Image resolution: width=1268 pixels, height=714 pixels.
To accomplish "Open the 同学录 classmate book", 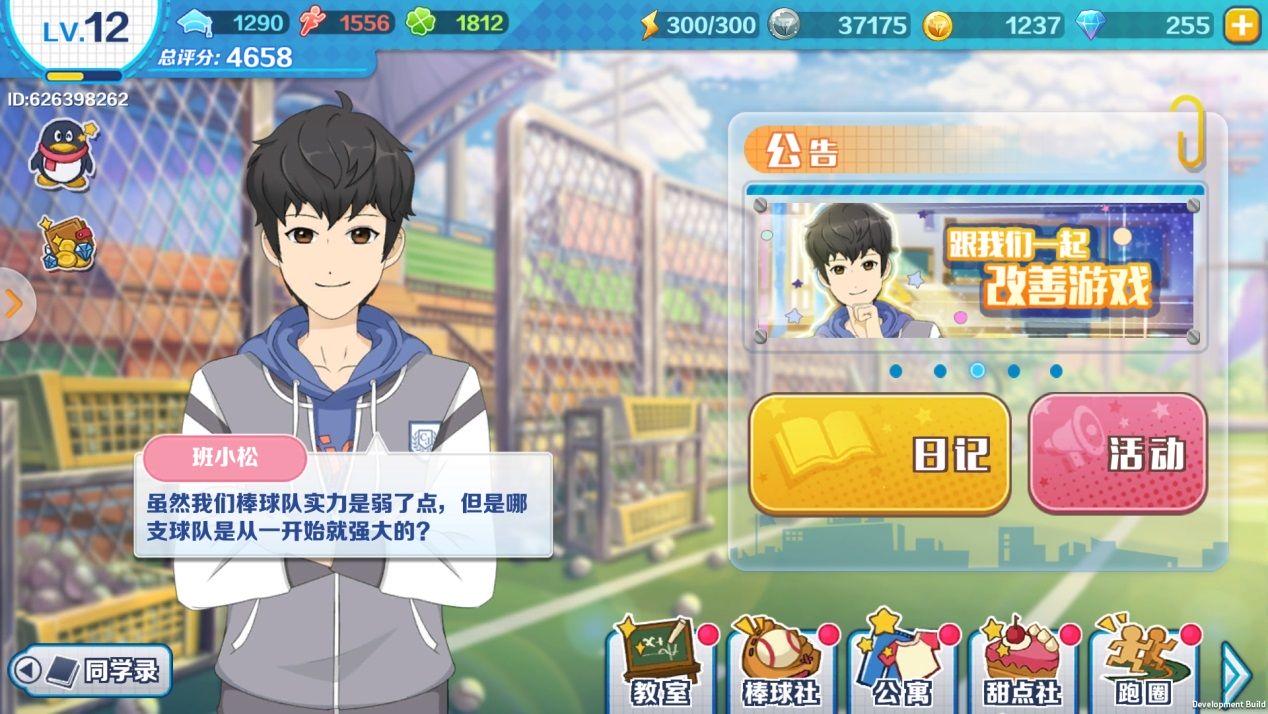I will point(90,670).
